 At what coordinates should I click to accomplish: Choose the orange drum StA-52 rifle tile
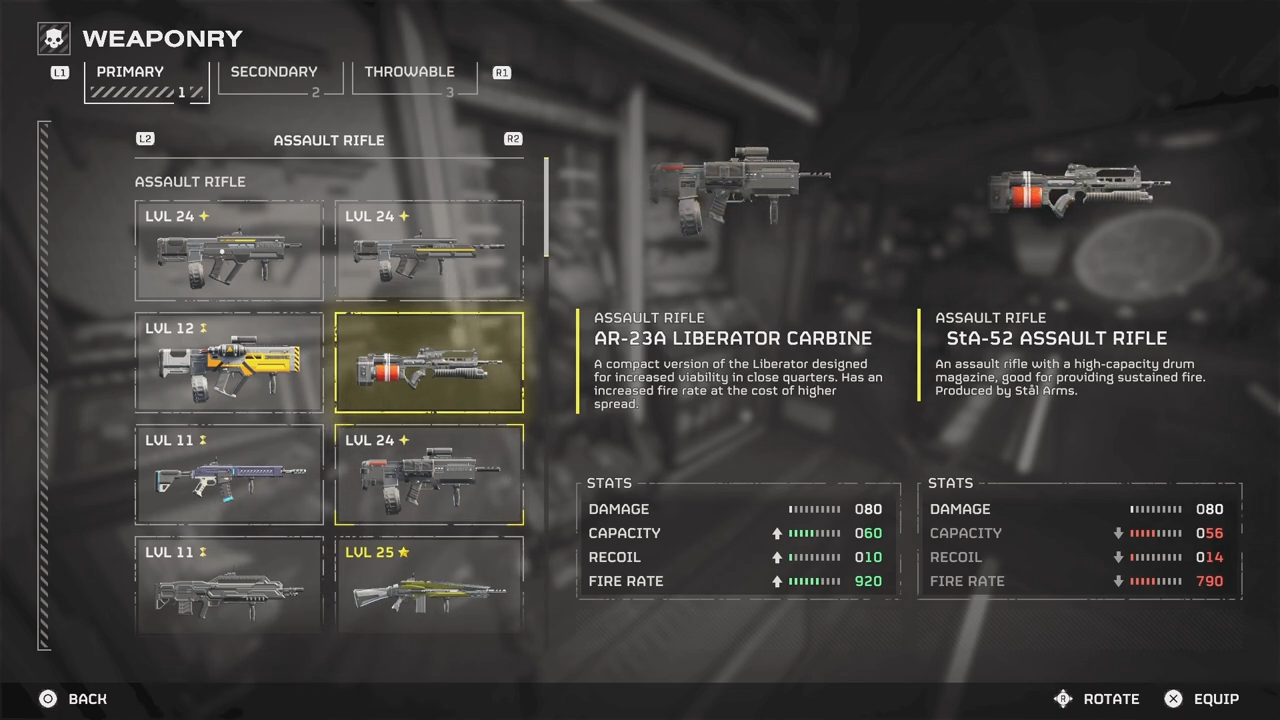[x=429, y=363]
